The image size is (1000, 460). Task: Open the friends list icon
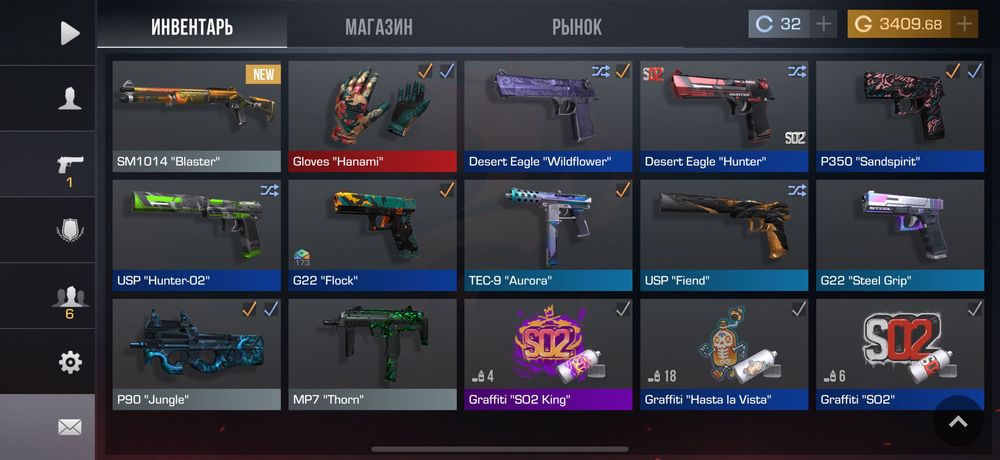(69, 297)
